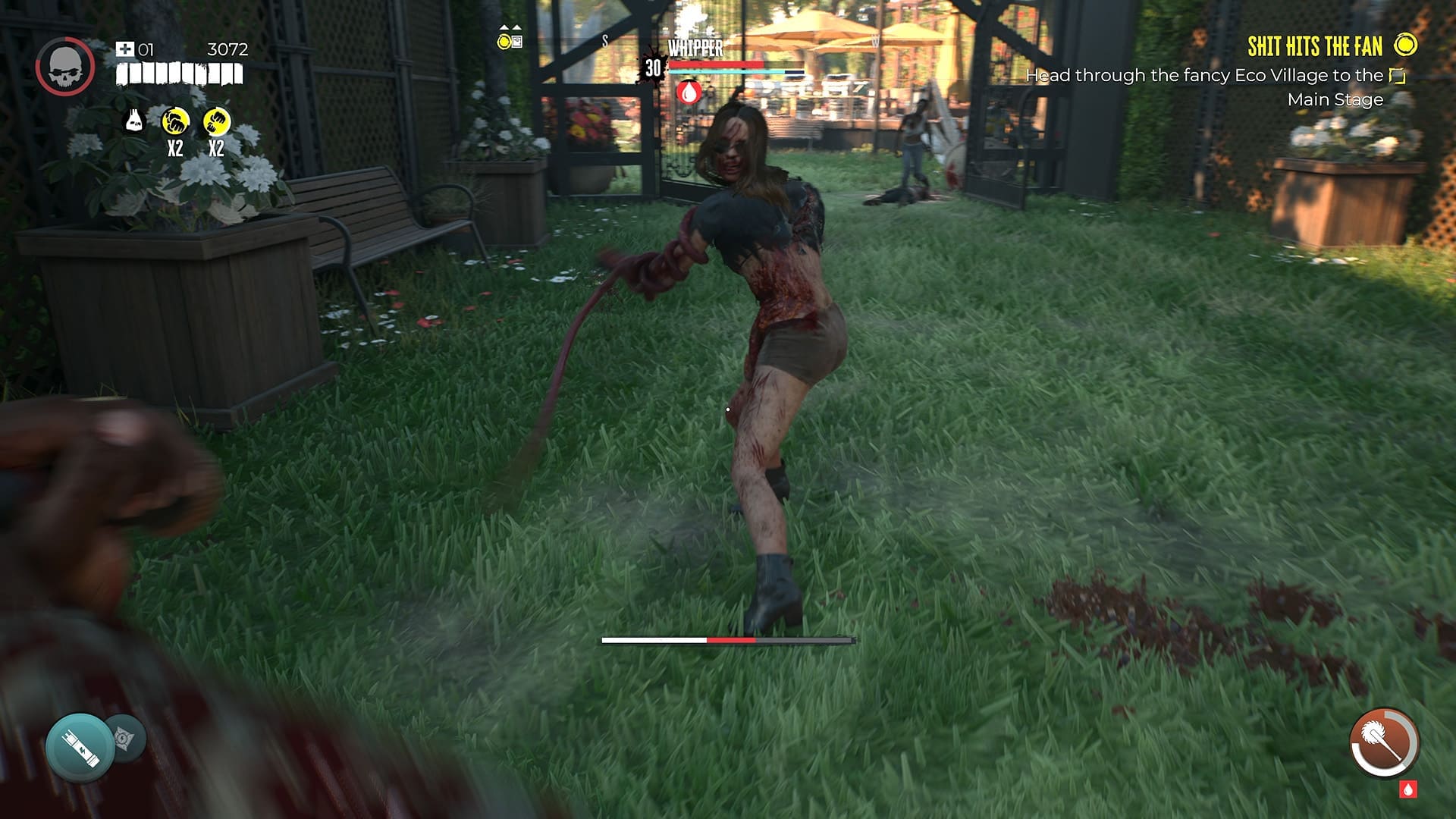Expand the left arrow above the compass markers
1456x819 pixels.
pyautogui.click(x=504, y=26)
